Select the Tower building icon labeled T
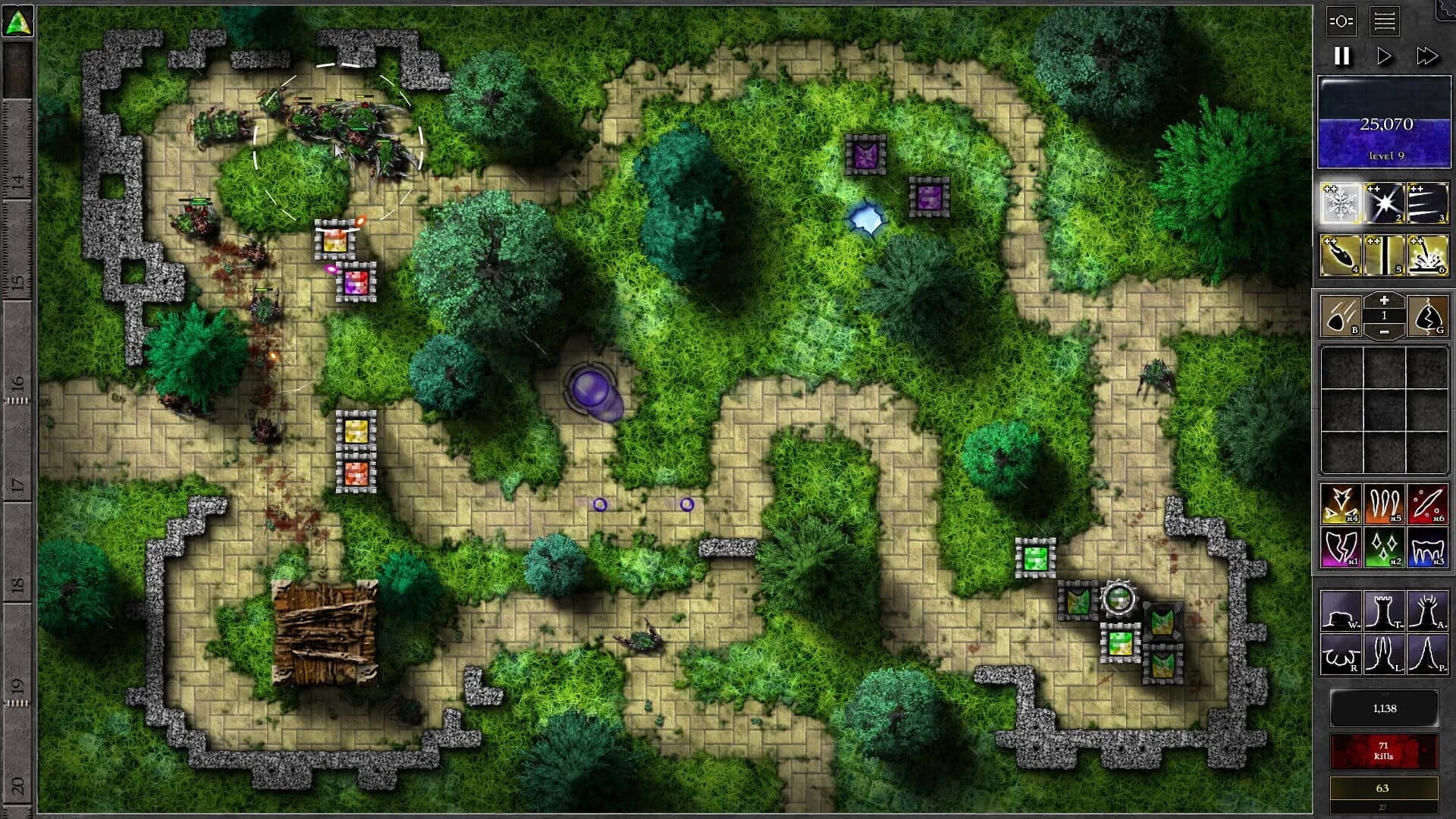The image size is (1456, 819). [1384, 609]
